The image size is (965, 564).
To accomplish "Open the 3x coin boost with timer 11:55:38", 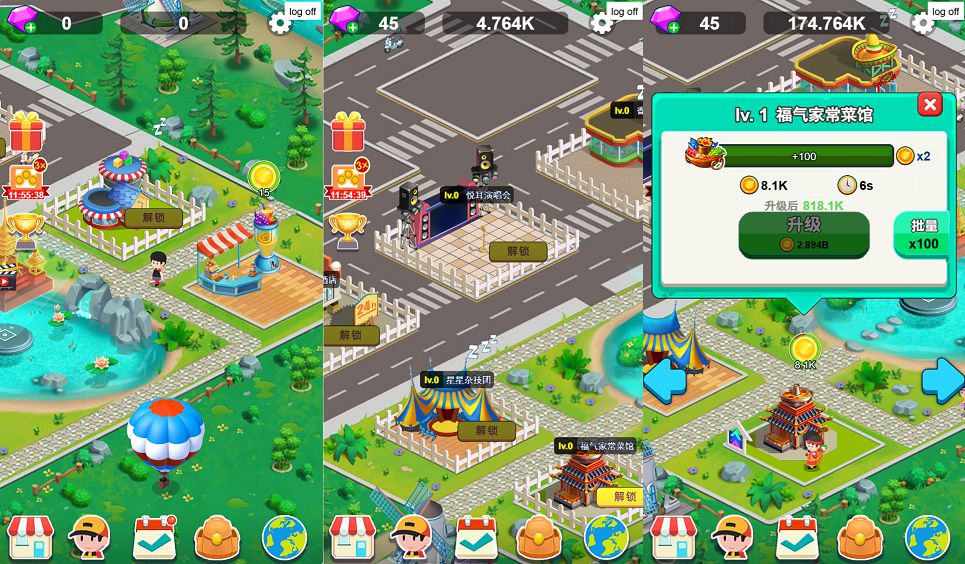I will (23, 183).
